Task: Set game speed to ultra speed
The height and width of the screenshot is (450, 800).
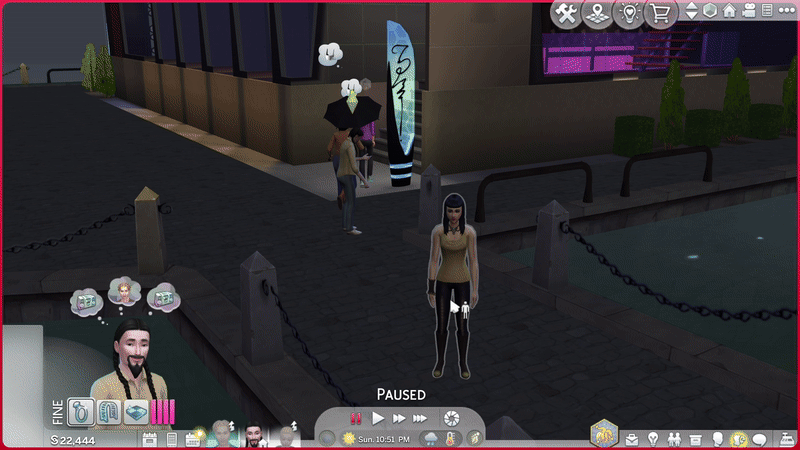Action: click(x=421, y=418)
